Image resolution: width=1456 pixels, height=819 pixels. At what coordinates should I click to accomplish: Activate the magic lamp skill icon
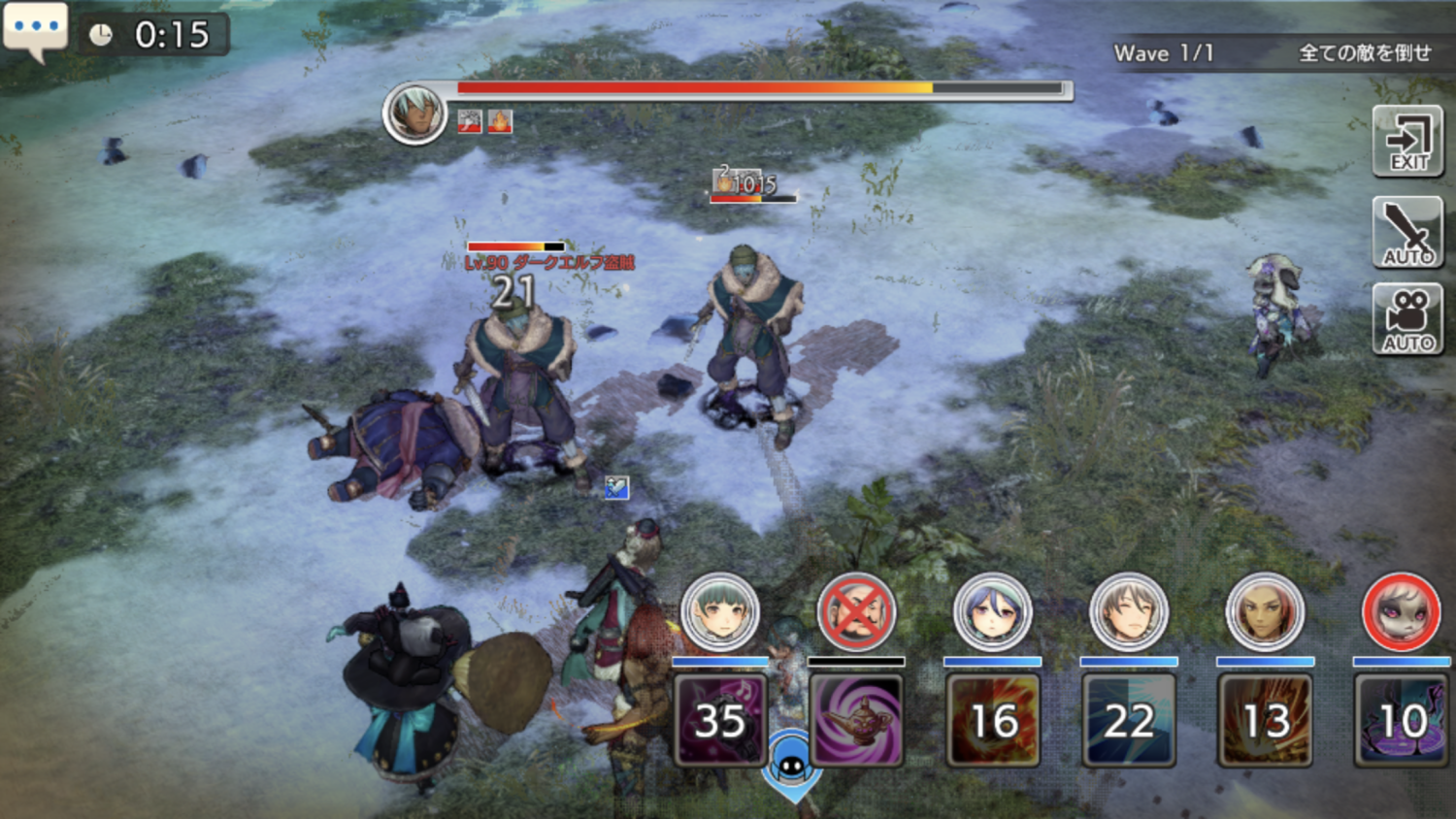[856, 720]
